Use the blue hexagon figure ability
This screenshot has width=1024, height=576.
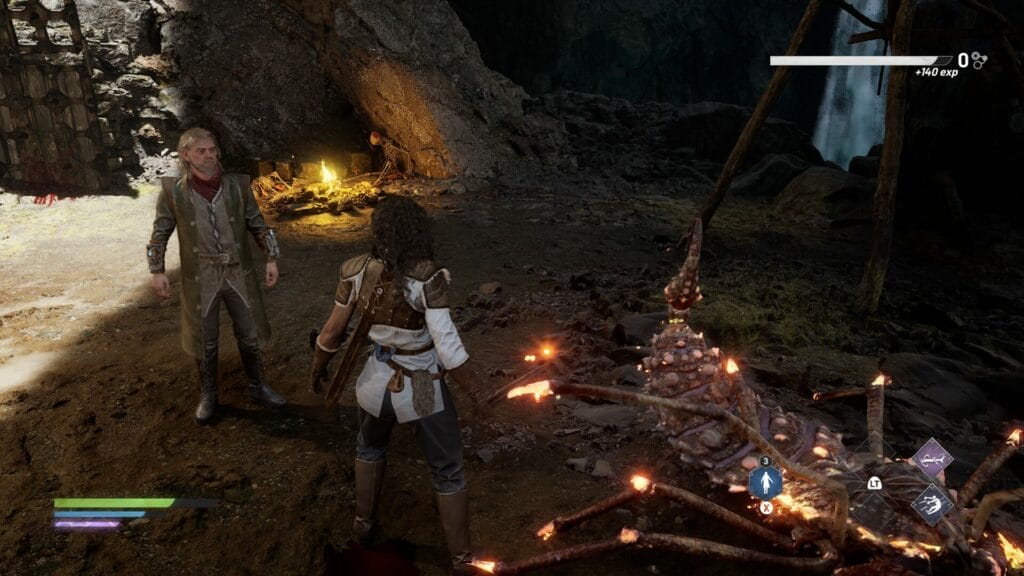[765, 483]
